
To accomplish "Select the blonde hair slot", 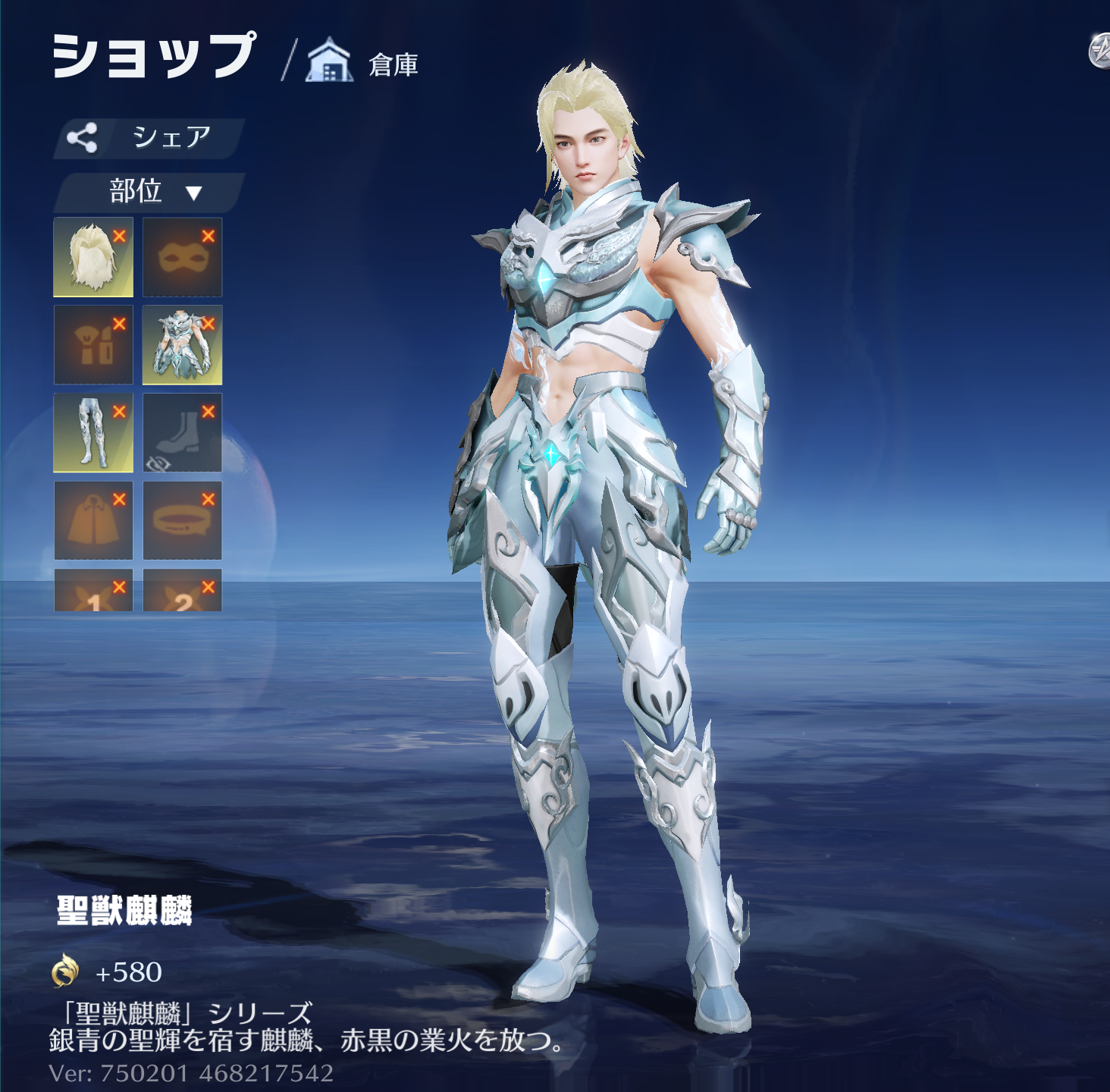I will click(x=89, y=259).
